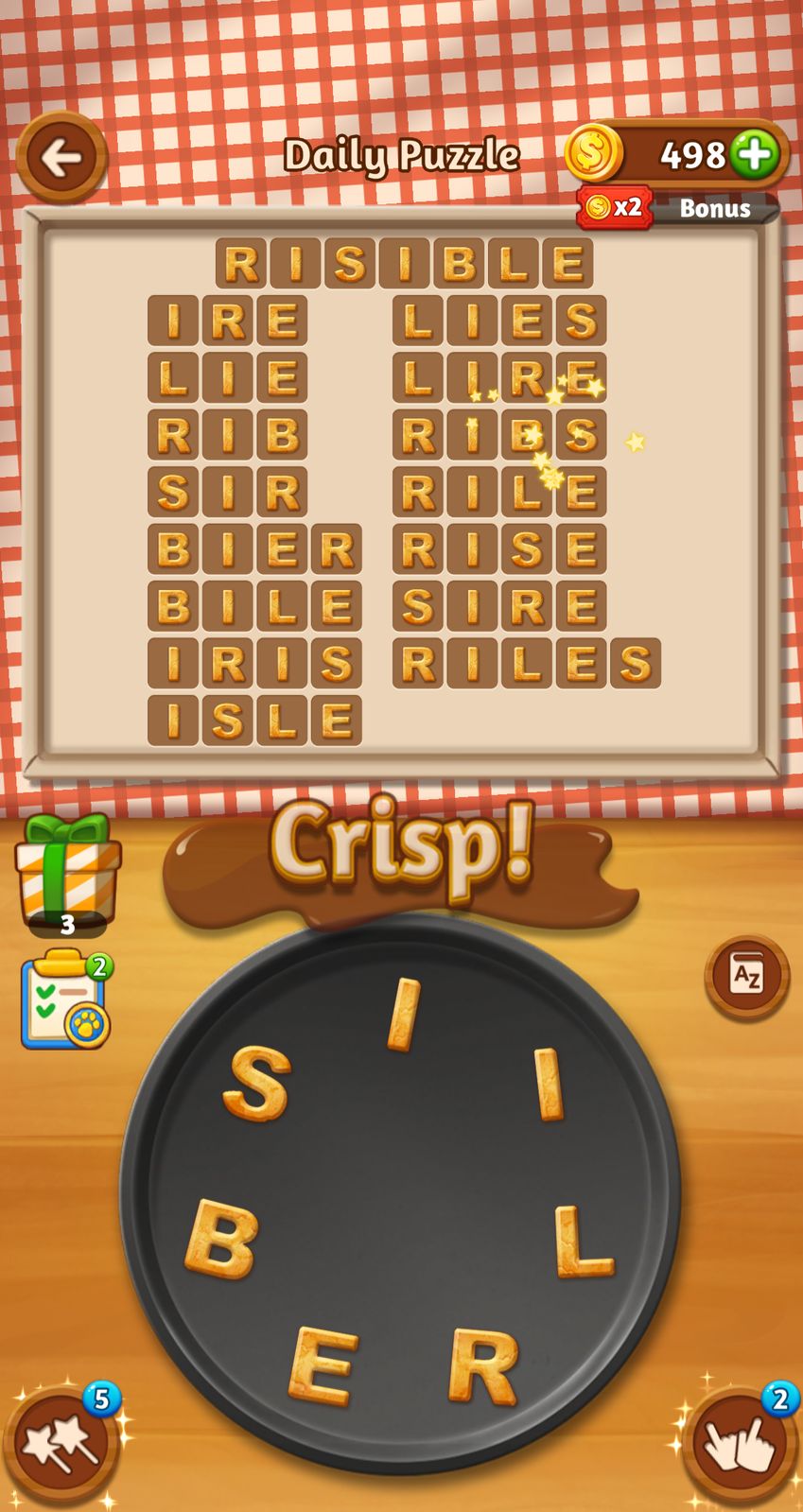Select the letter L cookie
Screen dimensions: 803x1512
coord(583,1241)
